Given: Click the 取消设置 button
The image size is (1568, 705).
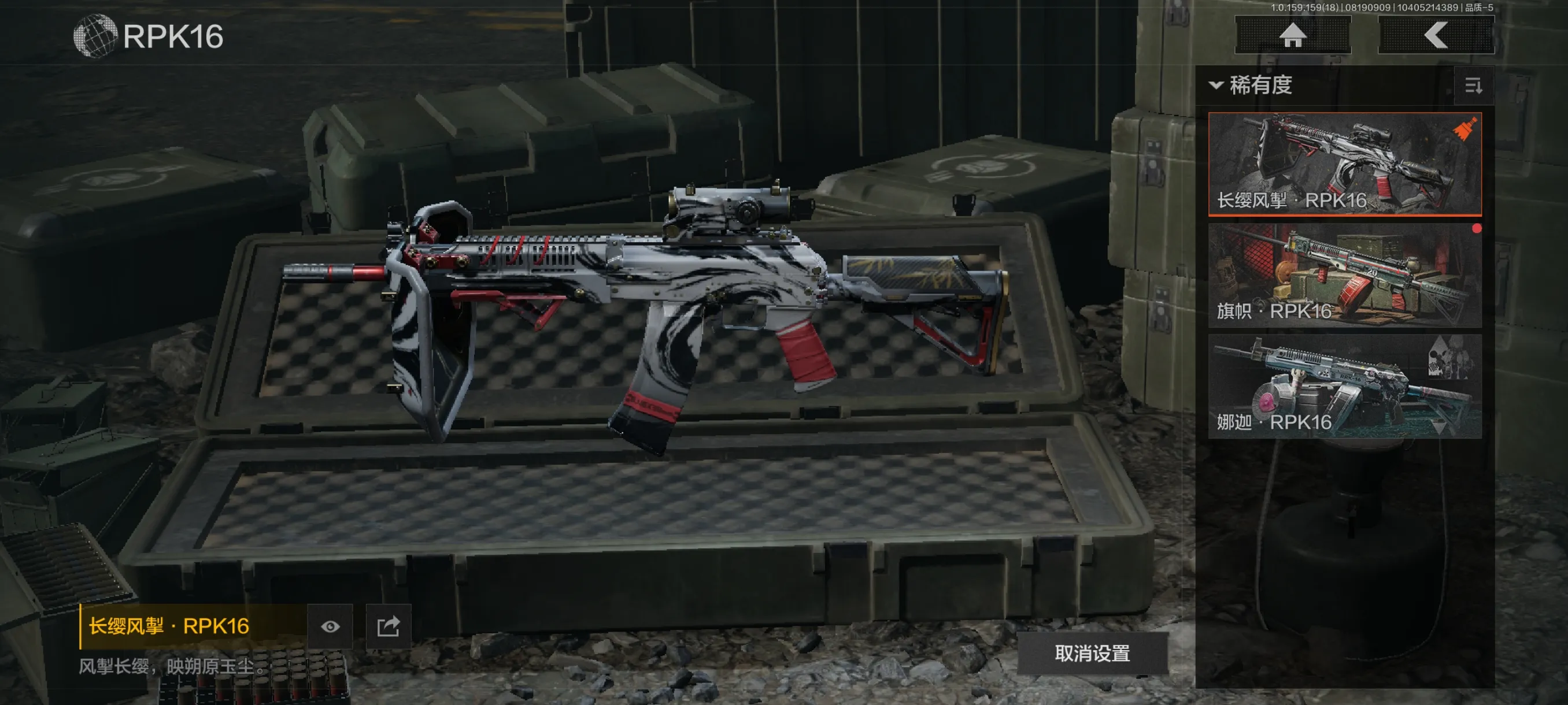Looking at the screenshot, I should click(1092, 654).
